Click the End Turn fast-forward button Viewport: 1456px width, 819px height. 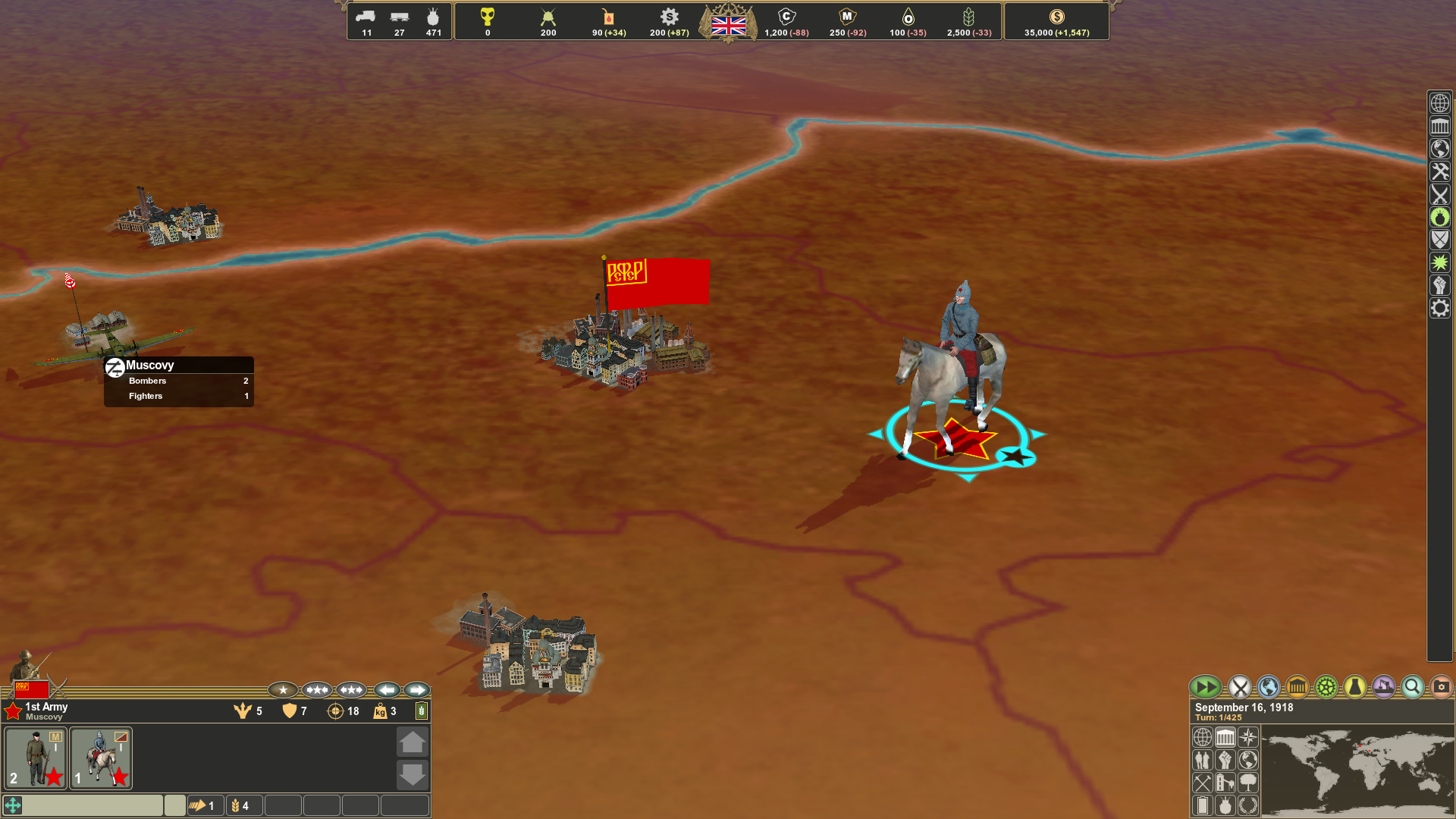point(1206,687)
